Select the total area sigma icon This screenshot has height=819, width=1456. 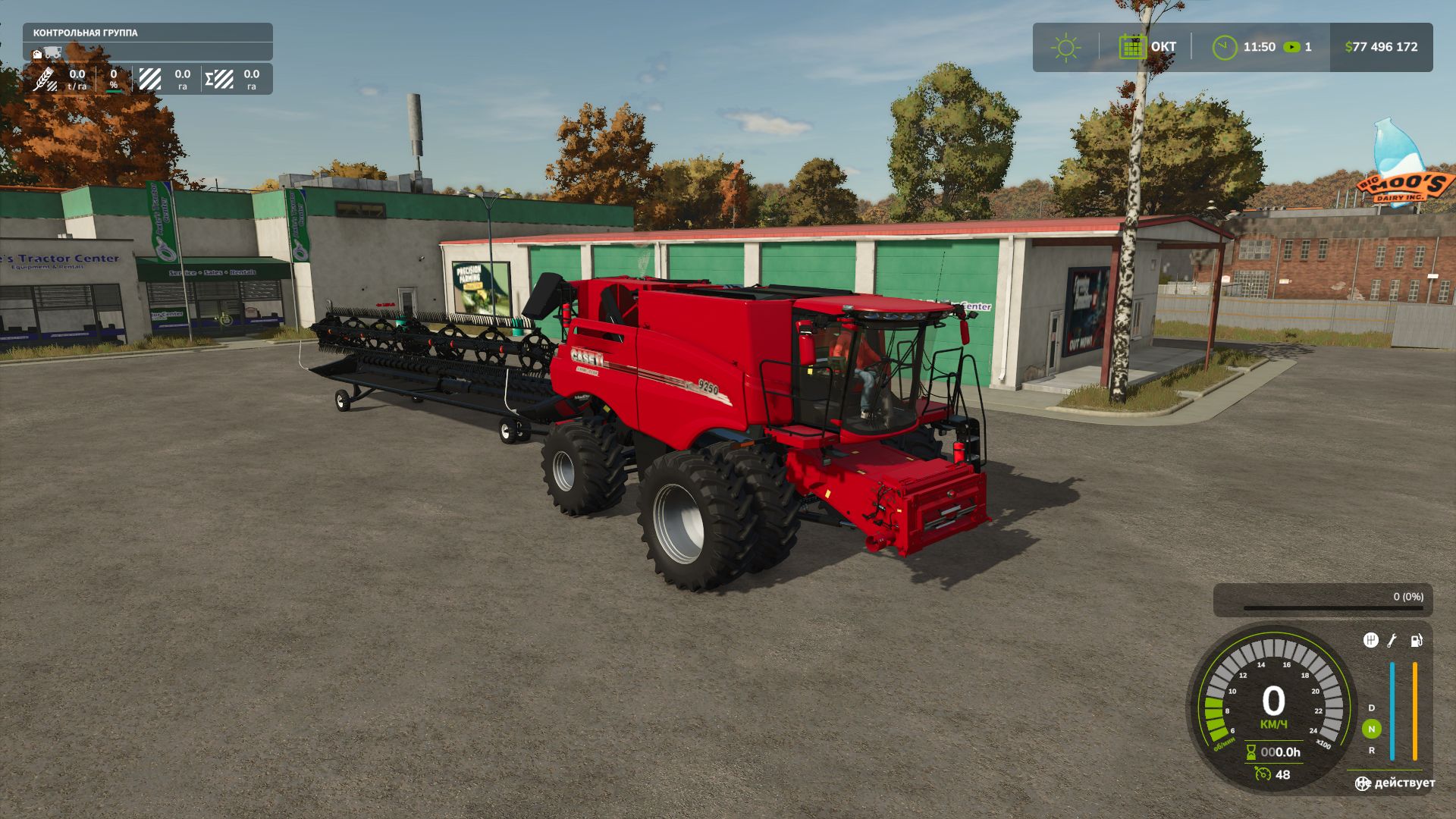point(219,79)
